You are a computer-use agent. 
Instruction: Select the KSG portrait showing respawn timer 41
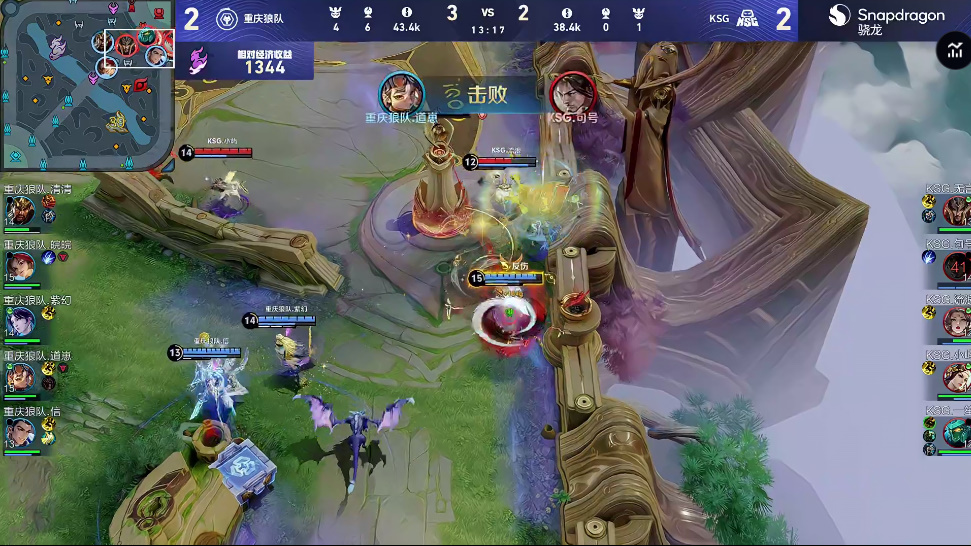point(956,265)
